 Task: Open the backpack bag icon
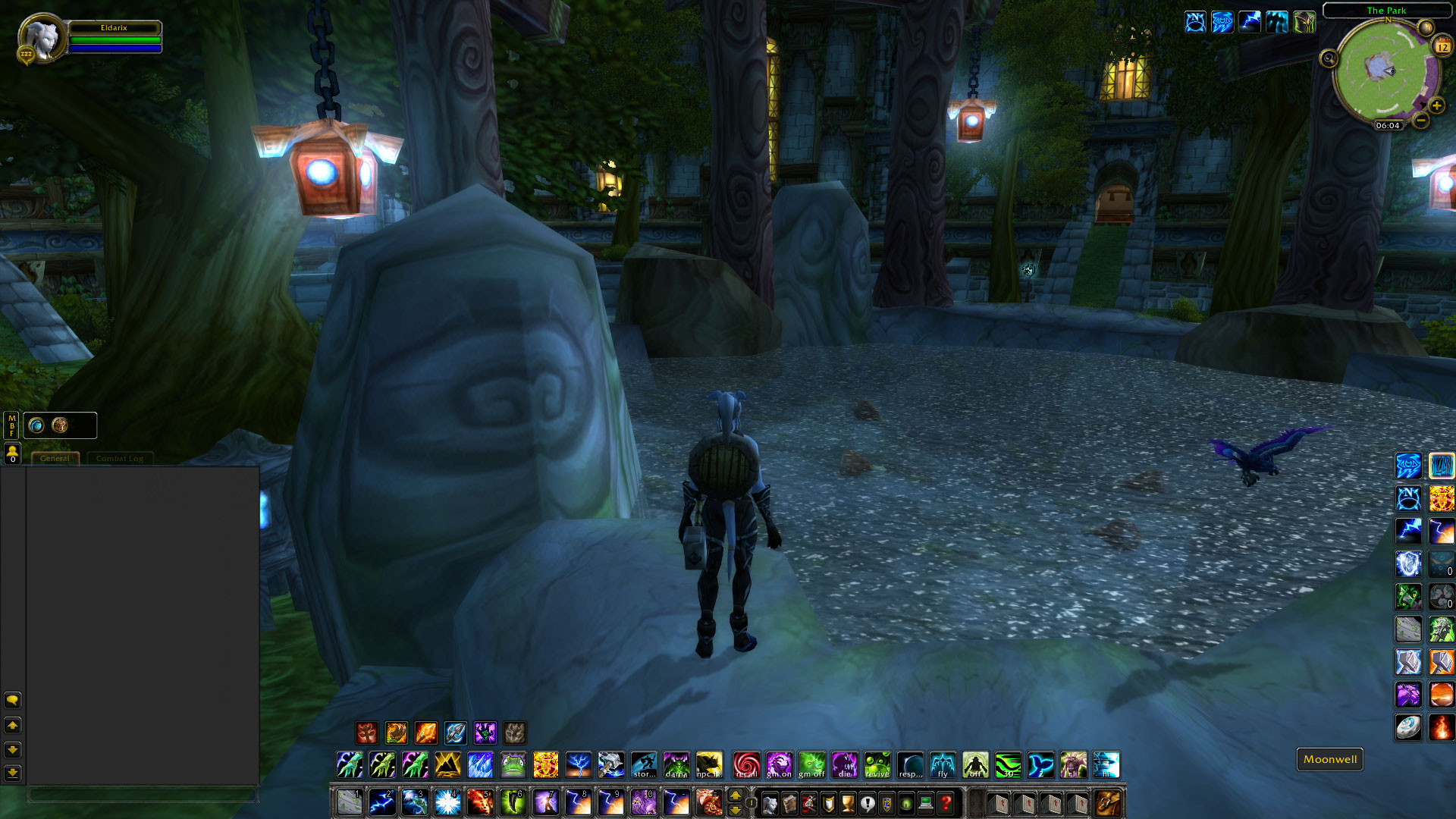coord(1106,802)
